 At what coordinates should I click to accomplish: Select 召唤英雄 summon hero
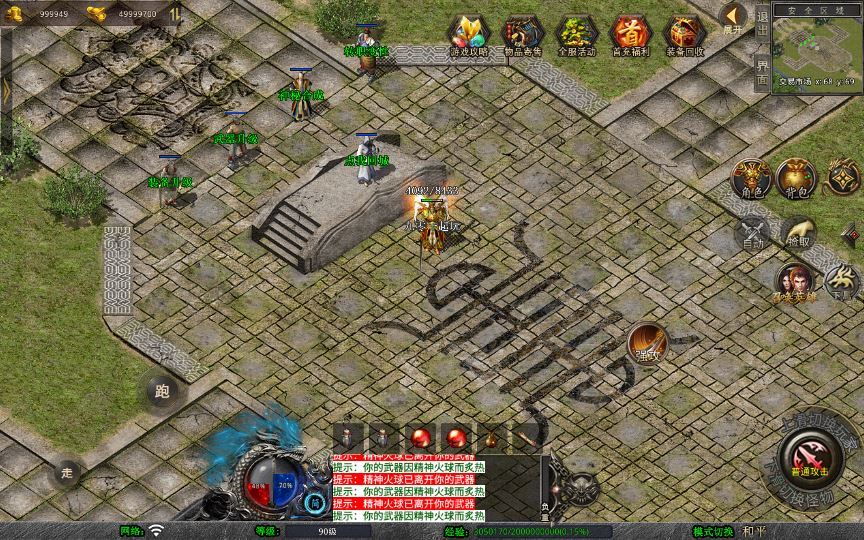[795, 283]
